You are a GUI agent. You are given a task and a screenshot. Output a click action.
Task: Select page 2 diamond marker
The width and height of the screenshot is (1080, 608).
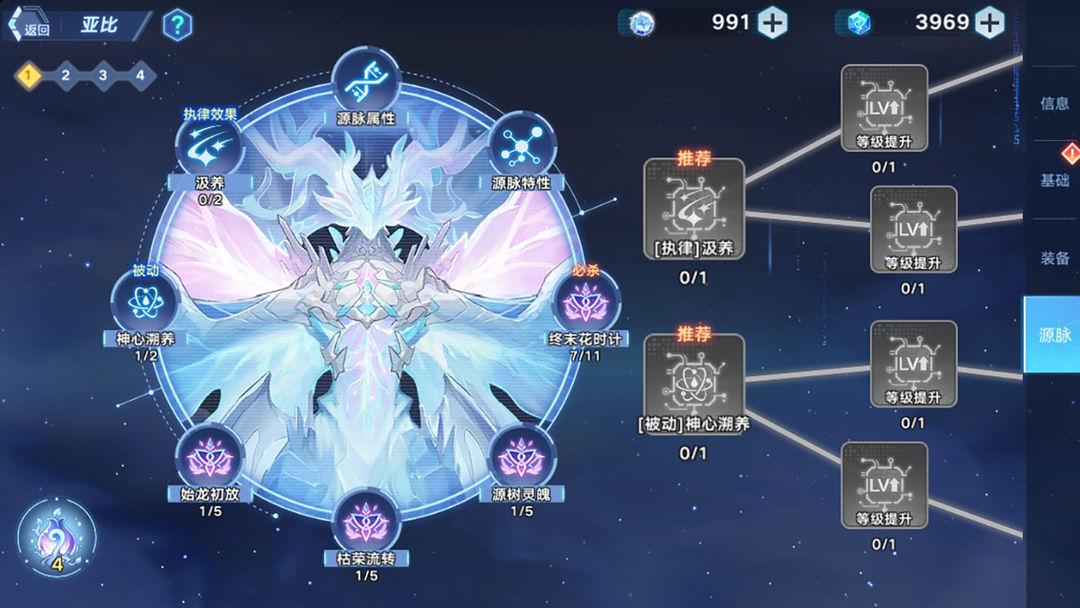click(65, 75)
